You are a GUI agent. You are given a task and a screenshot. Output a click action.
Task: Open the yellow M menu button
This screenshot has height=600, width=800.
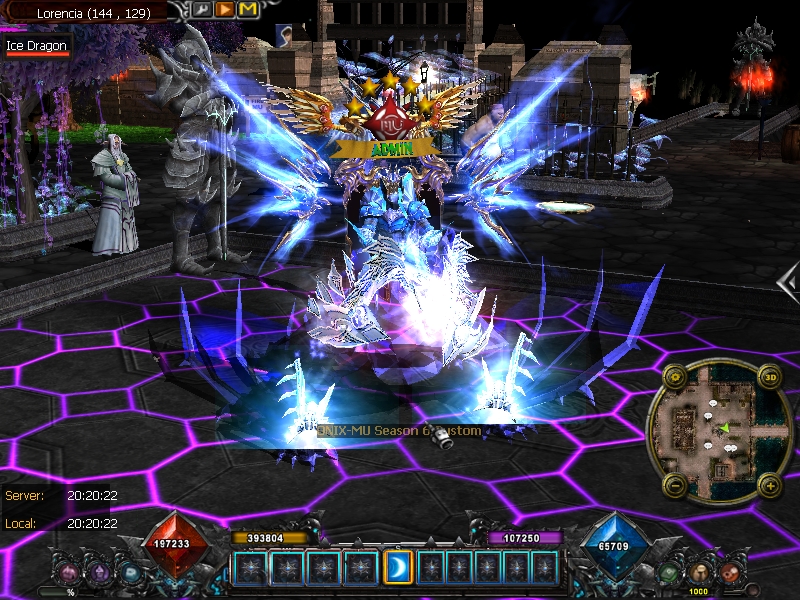point(247,10)
